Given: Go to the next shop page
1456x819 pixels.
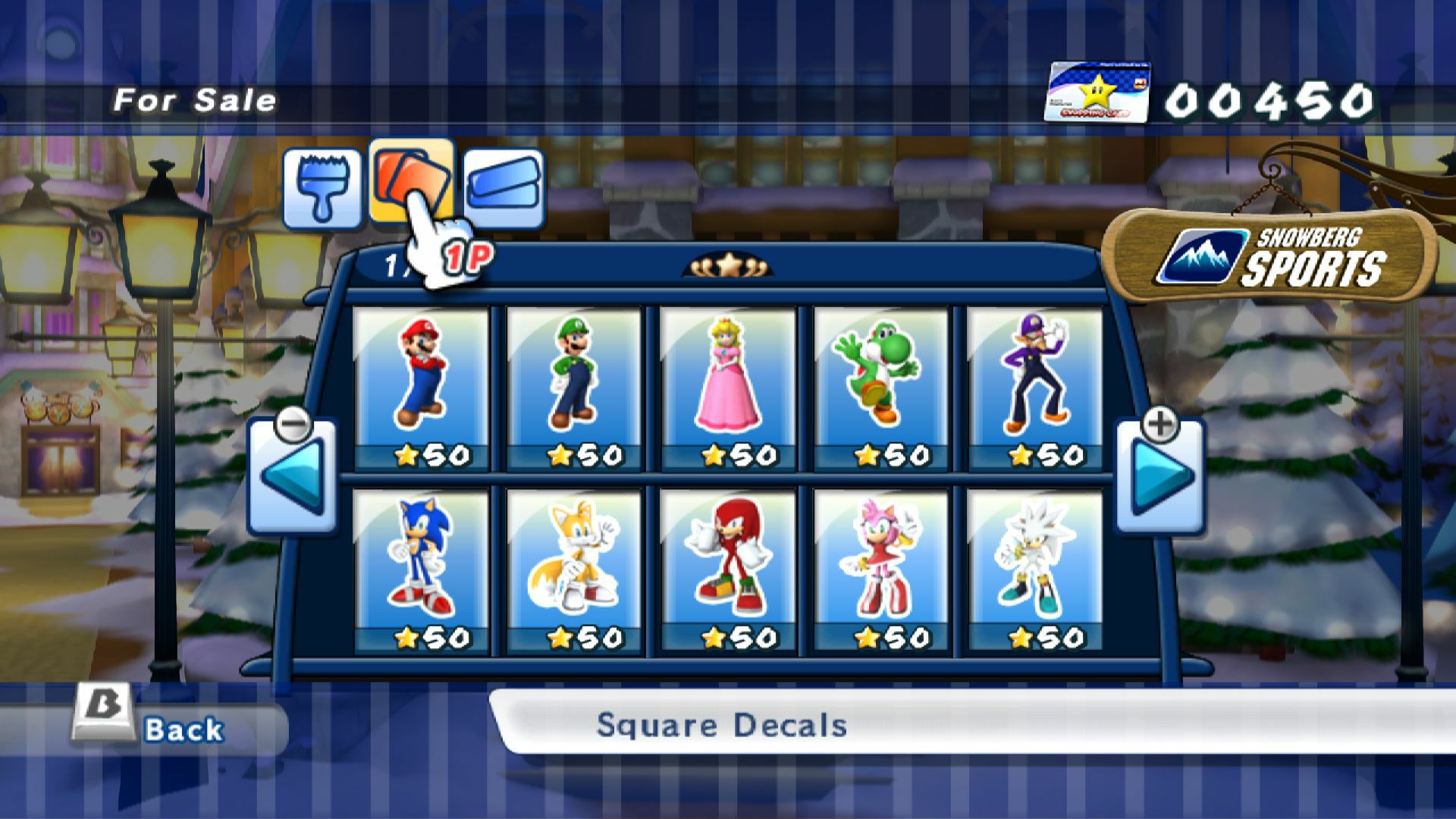Looking at the screenshot, I should click(1160, 470).
